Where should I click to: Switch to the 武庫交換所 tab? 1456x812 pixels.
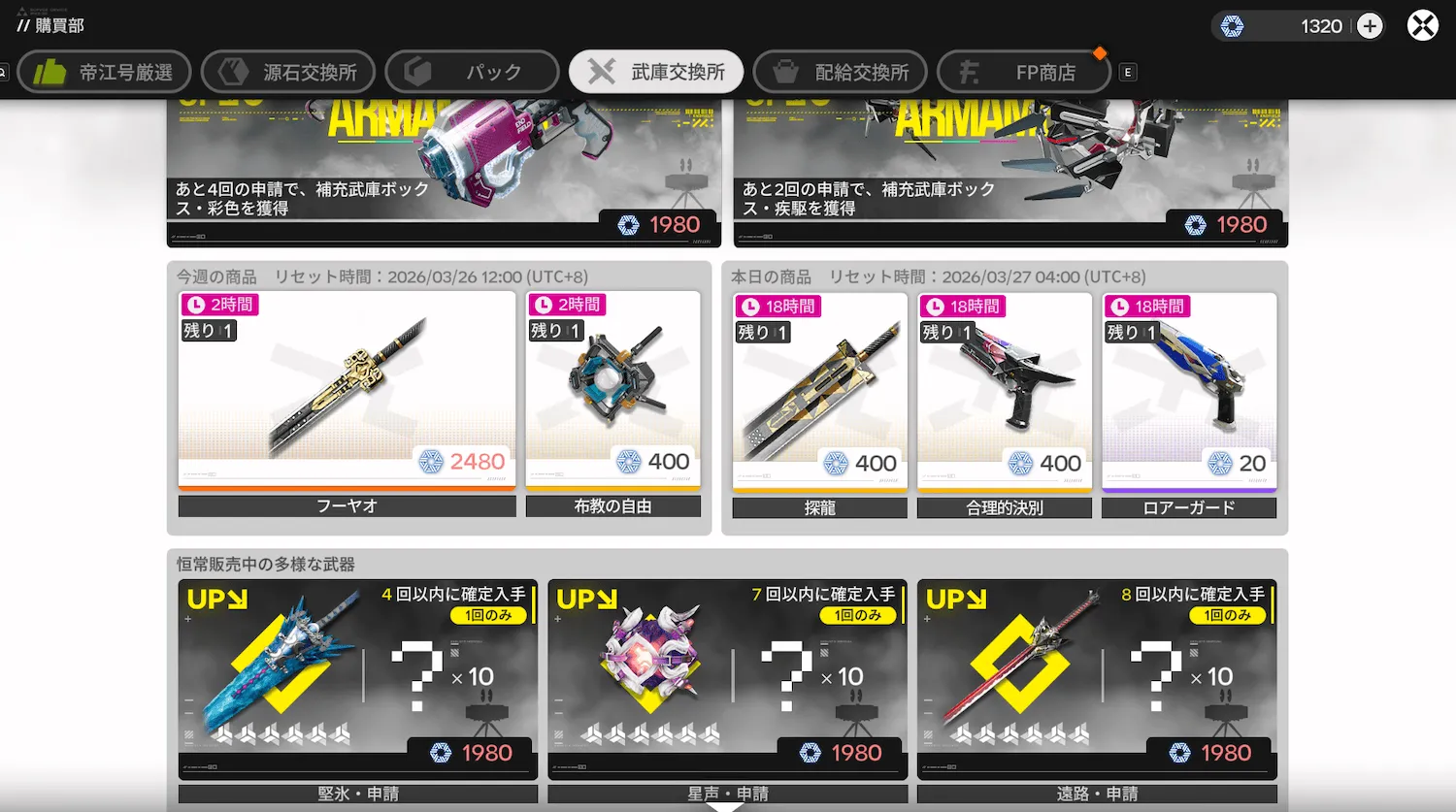click(x=655, y=71)
